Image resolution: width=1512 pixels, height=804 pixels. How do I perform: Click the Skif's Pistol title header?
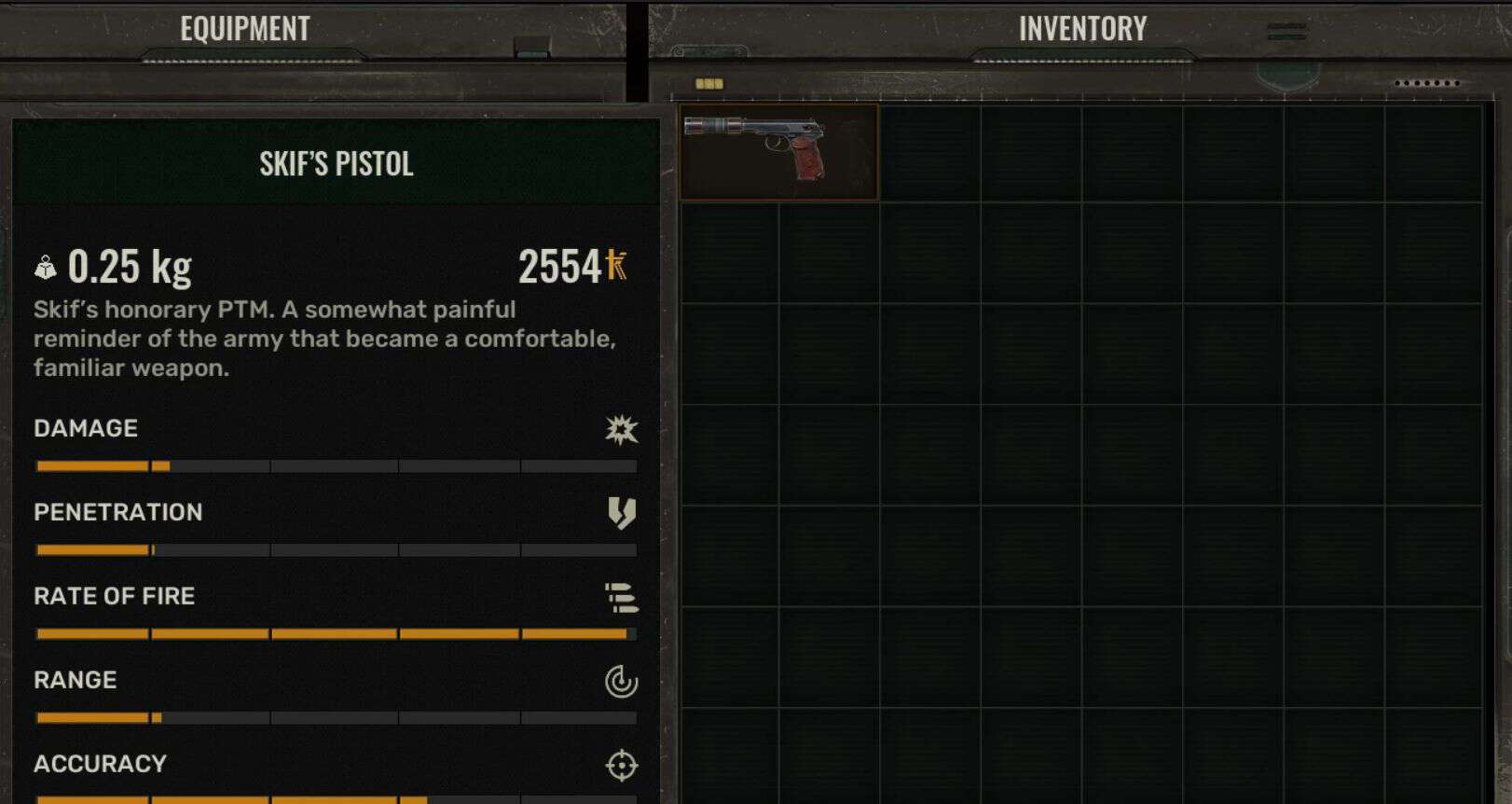(x=337, y=164)
